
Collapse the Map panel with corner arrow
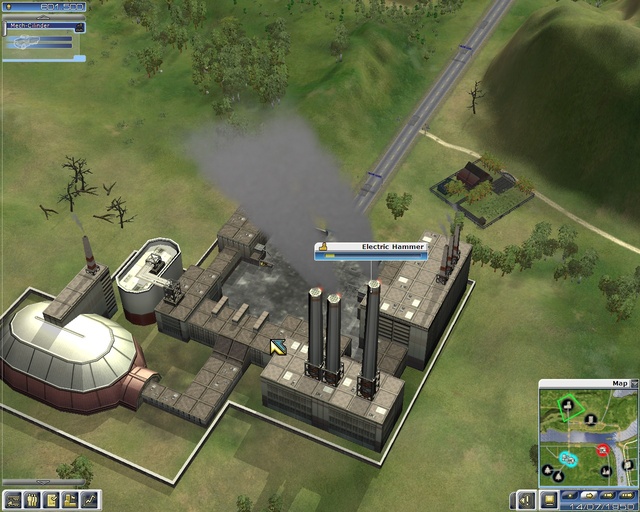(633, 383)
